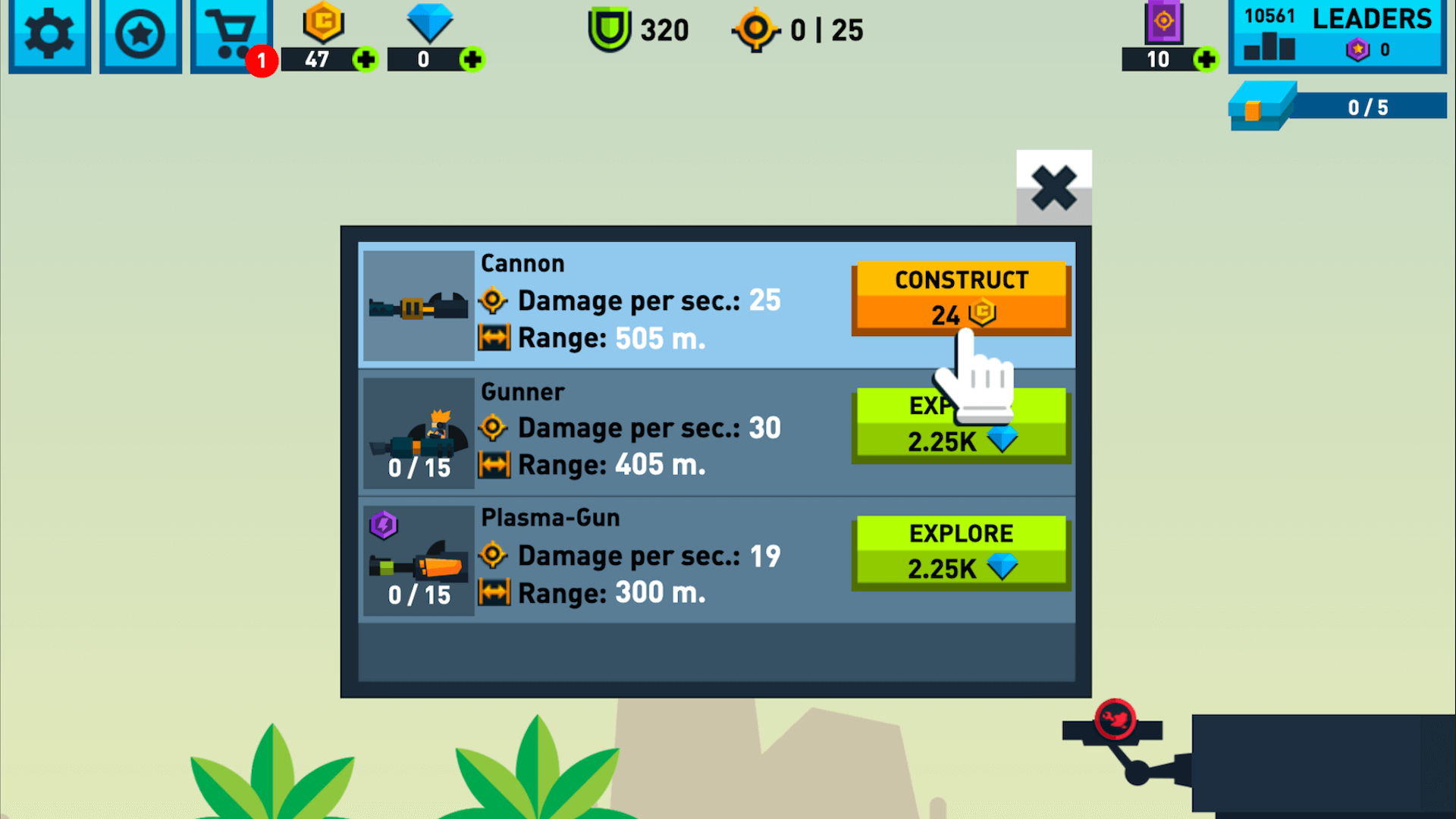Construct the Cannon for 24 coins
The height and width of the screenshot is (819, 1456).
(x=961, y=297)
